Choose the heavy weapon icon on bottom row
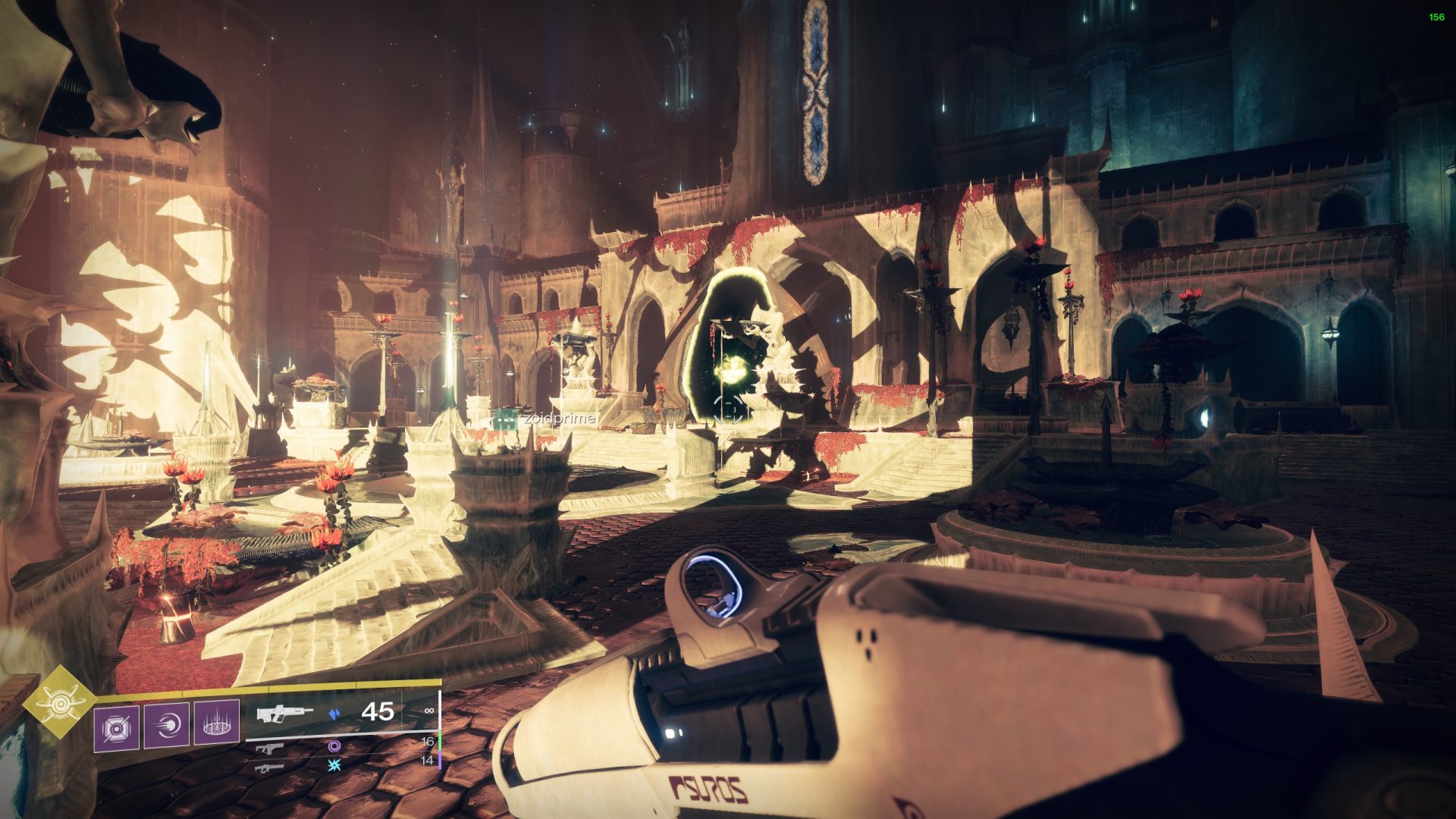Image resolution: width=1456 pixels, height=819 pixels. pyautogui.click(x=269, y=767)
